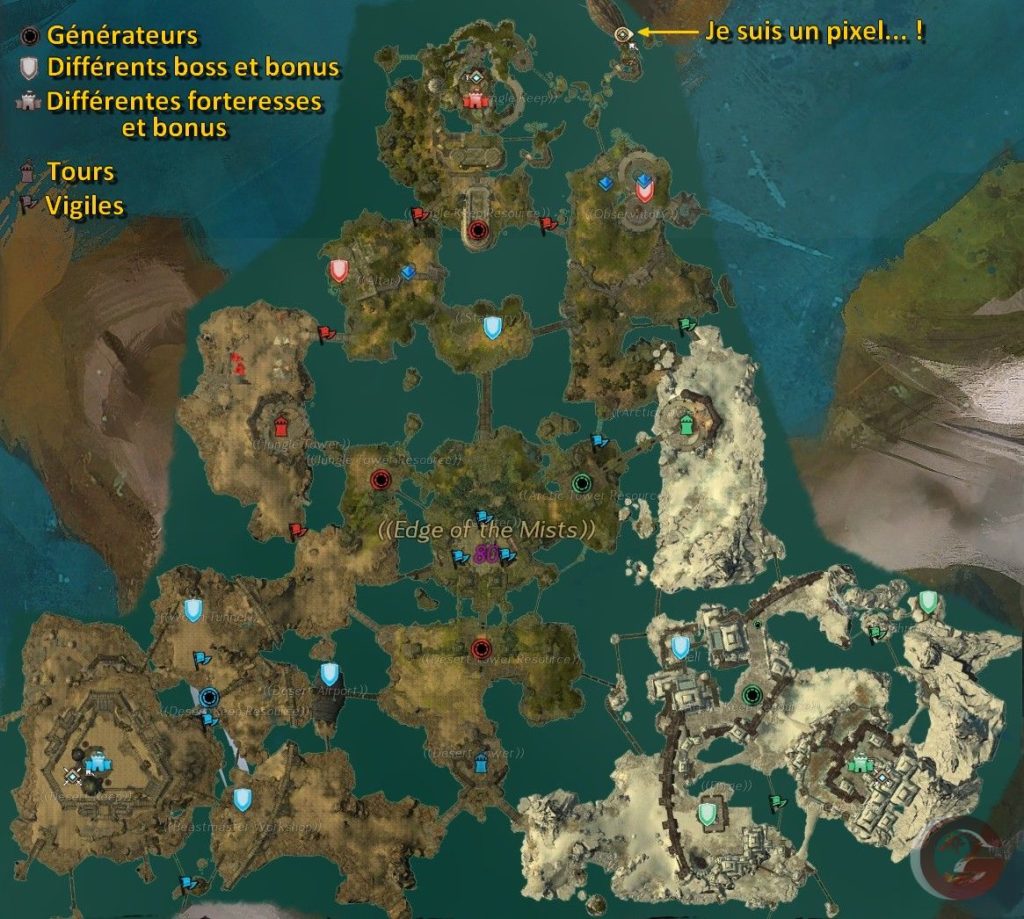
Task: Select the Desert Airport shield marker
Action: [x=329, y=674]
